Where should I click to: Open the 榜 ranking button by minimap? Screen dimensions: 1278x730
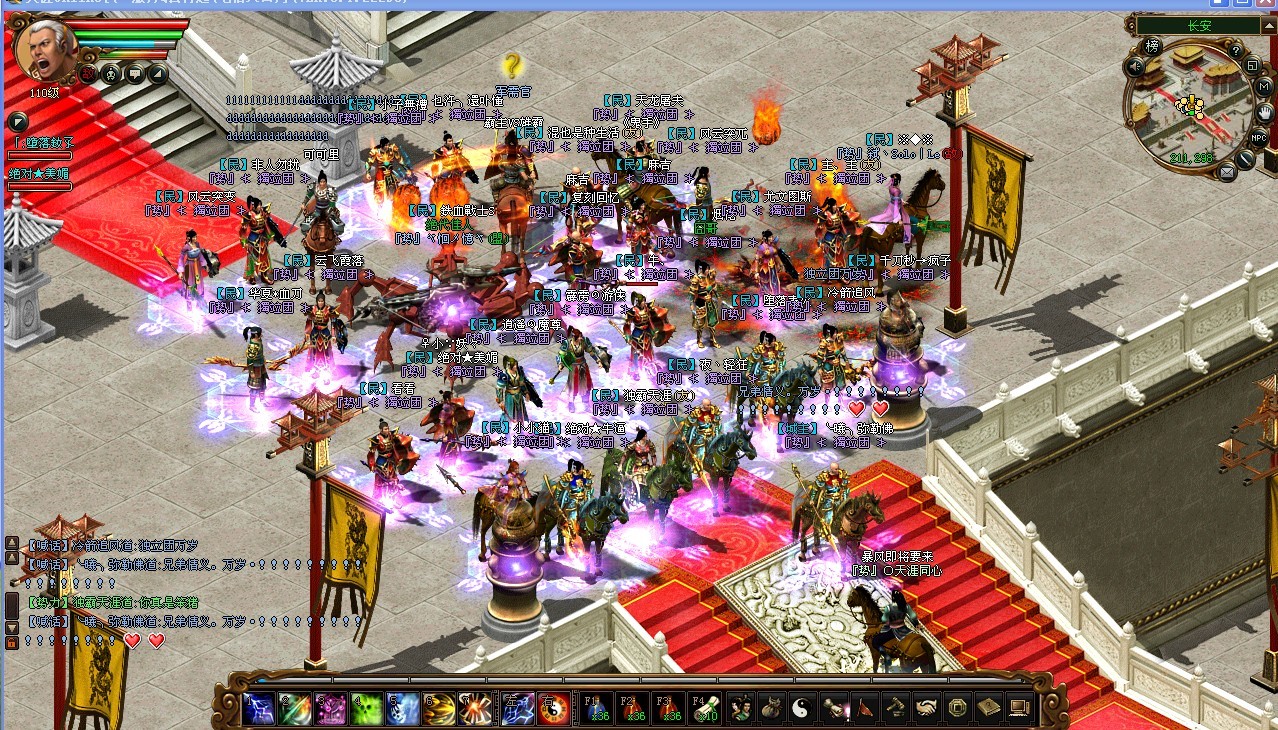(1153, 46)
